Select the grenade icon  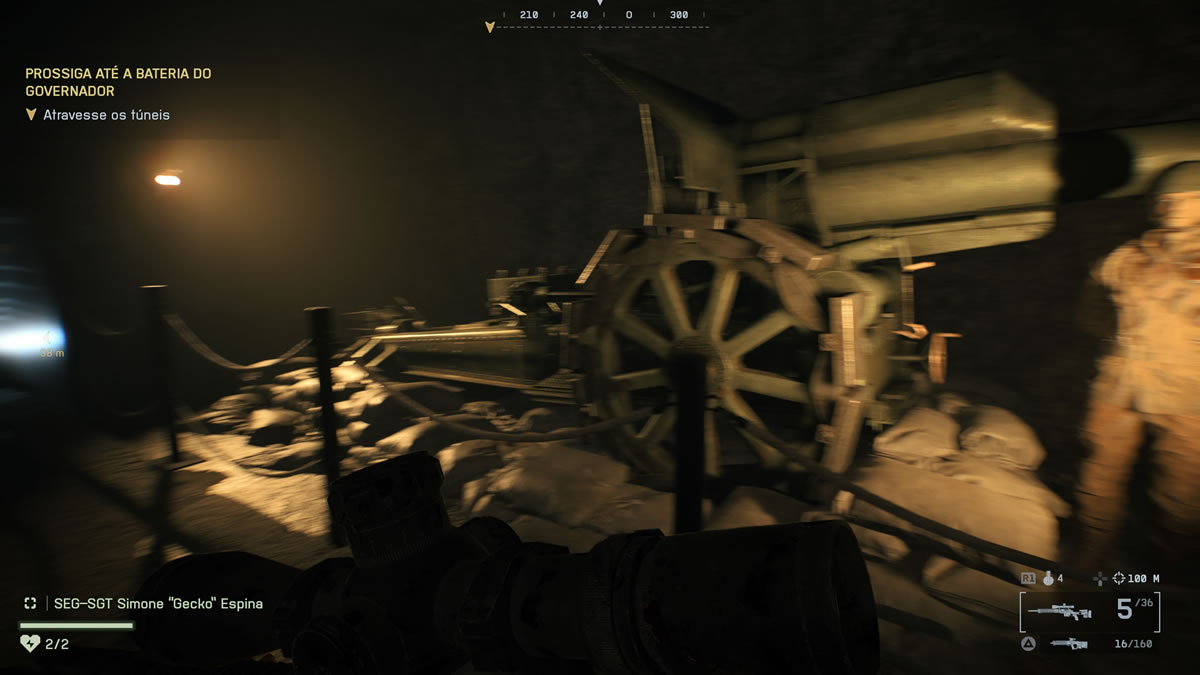pyautogui.click(x=1049, y=578)
